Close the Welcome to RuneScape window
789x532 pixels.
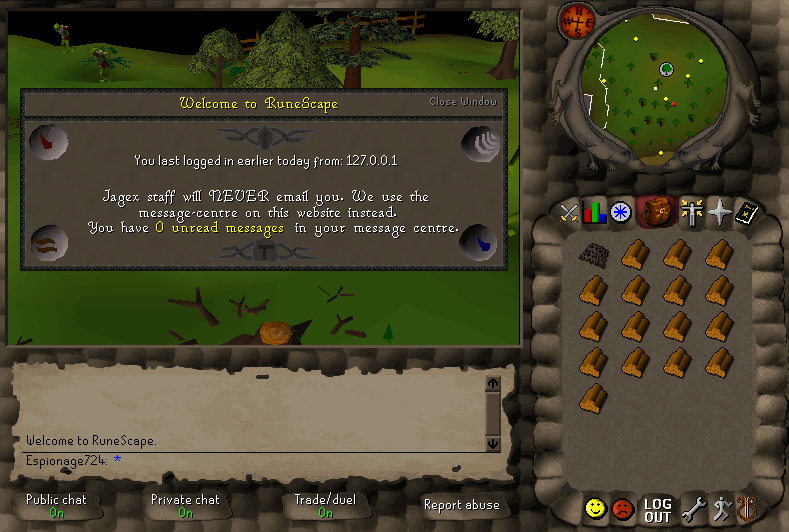point(462,102)
